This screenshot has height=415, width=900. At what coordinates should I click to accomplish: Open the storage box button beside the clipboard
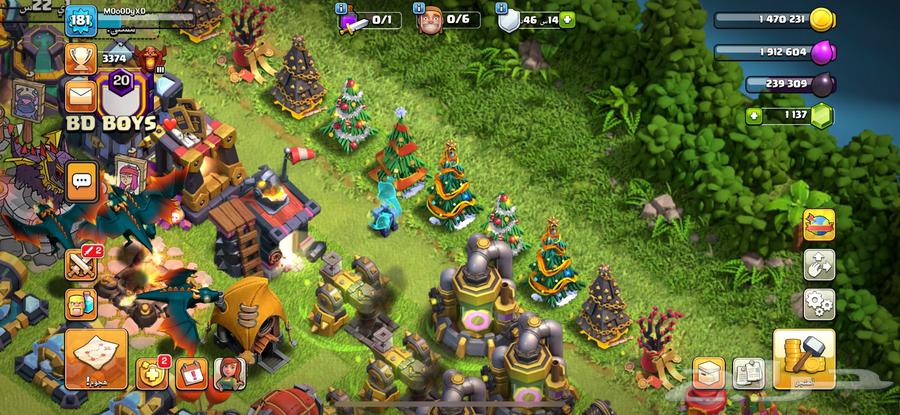[709, 373]
